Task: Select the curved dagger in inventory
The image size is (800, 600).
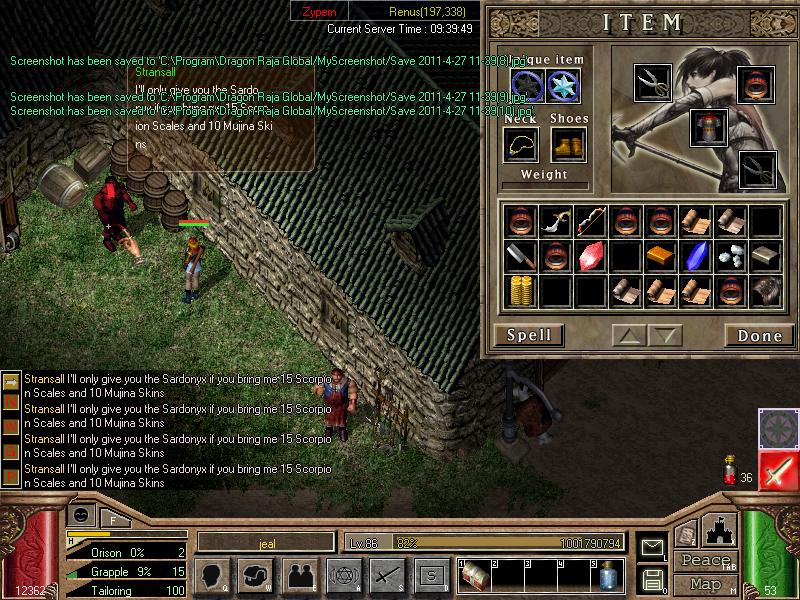Action: coord(556,221)
